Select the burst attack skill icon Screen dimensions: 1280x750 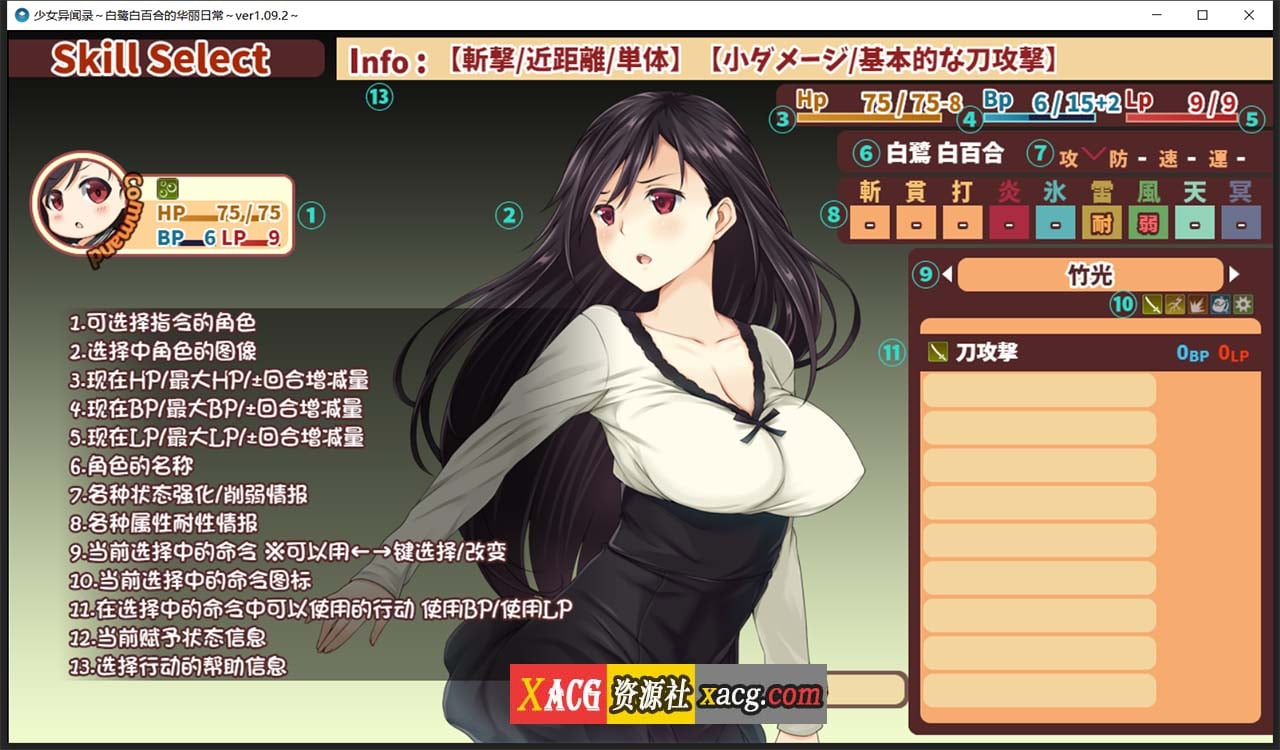tap(1197, 305)
